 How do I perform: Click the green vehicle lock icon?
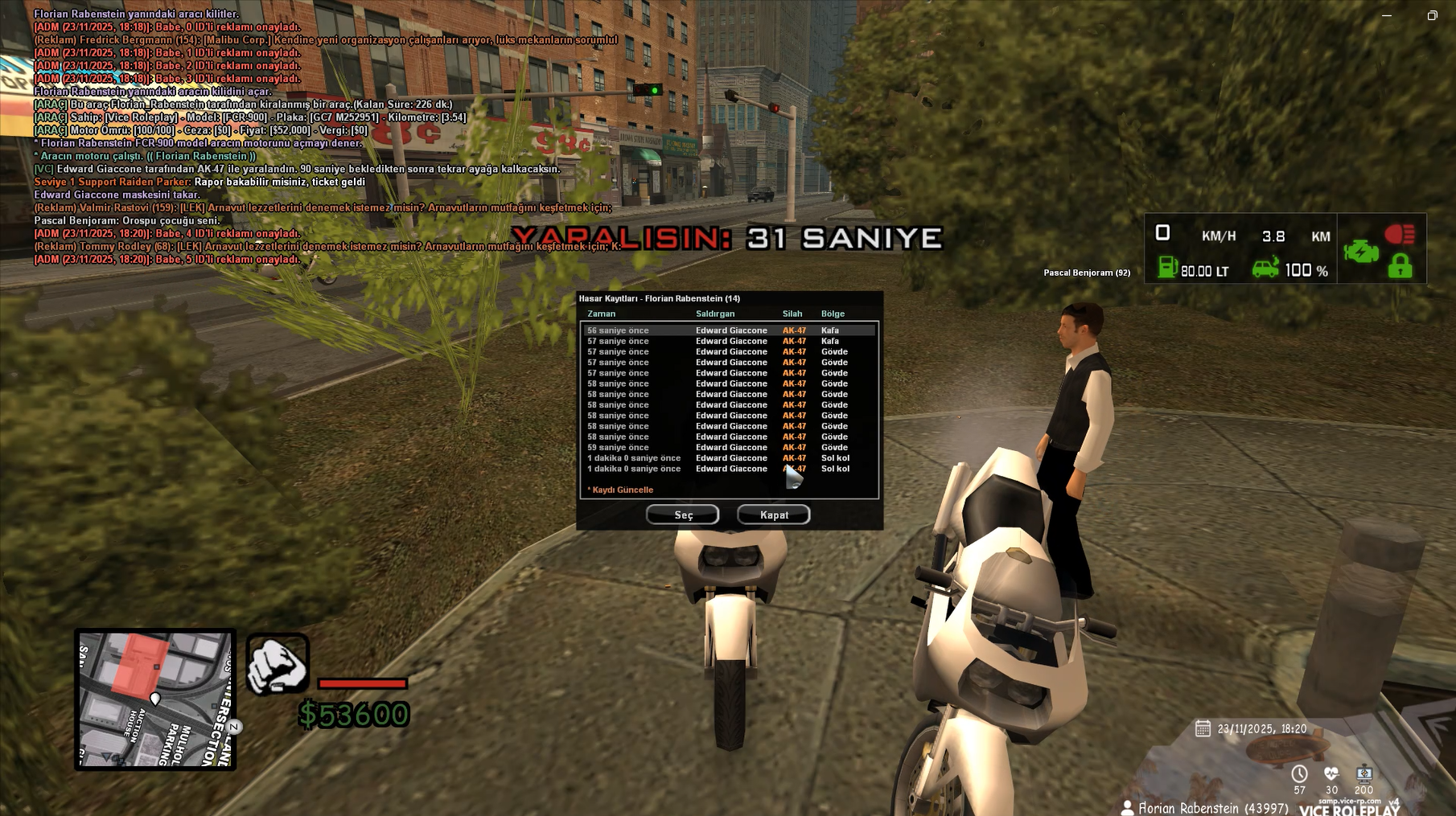[x=1400, y=267]
